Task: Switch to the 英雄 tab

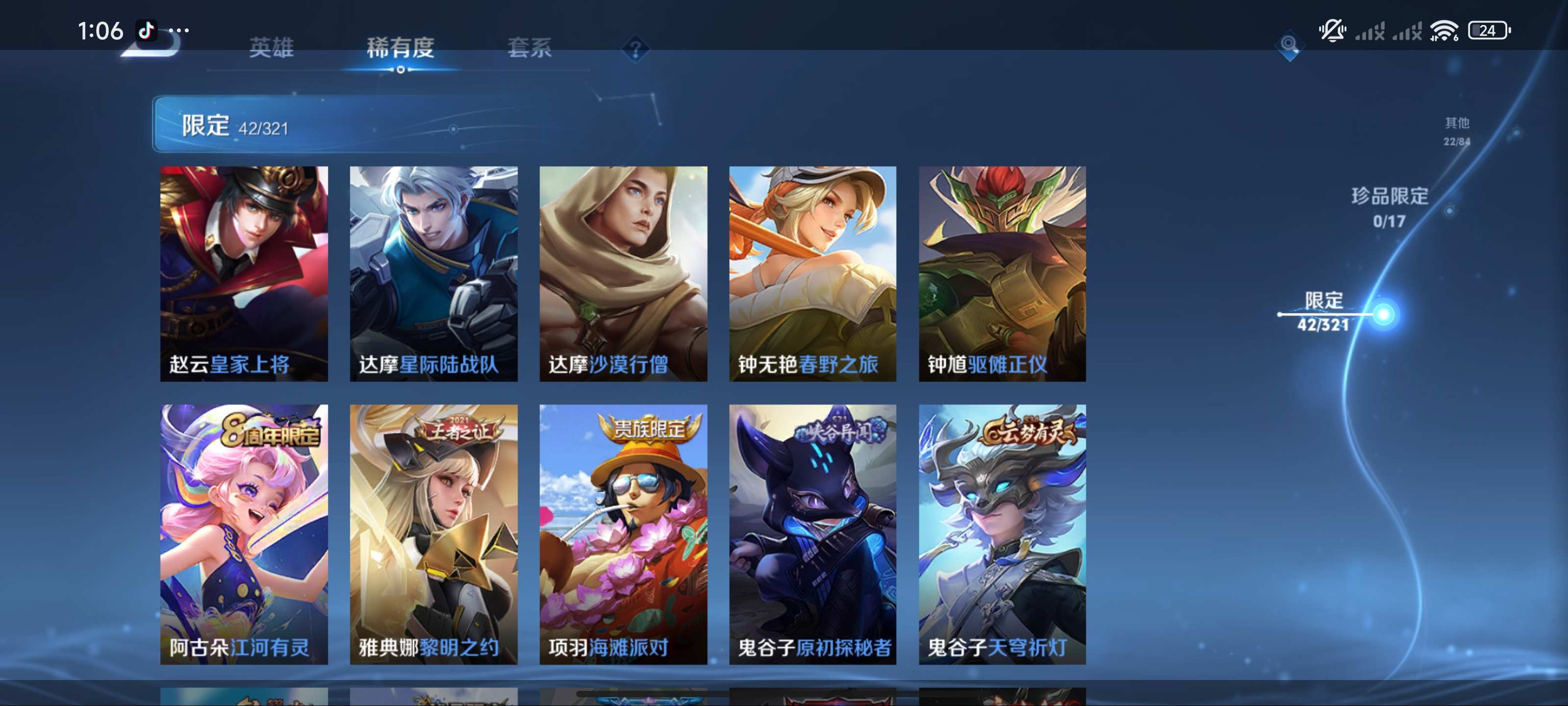Action: 271,48
